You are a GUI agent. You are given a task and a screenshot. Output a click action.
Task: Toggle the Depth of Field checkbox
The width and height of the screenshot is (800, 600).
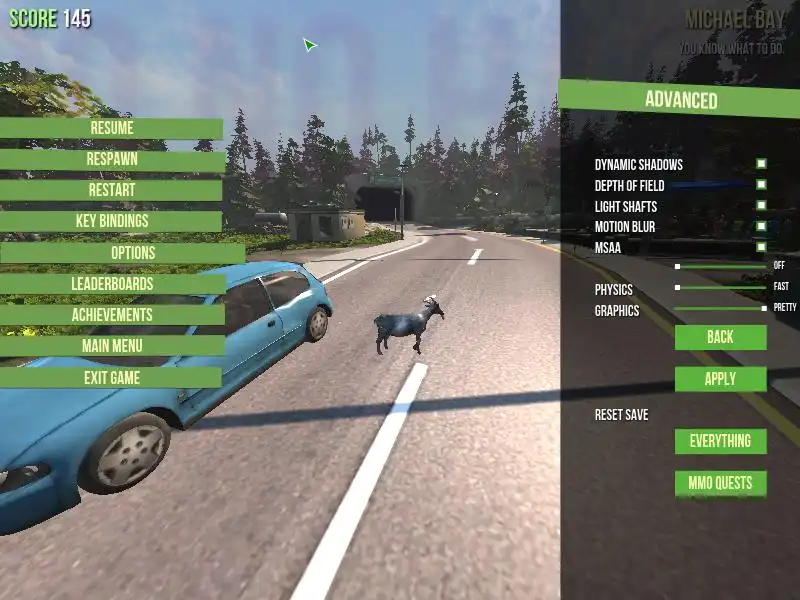pos(761,185)
